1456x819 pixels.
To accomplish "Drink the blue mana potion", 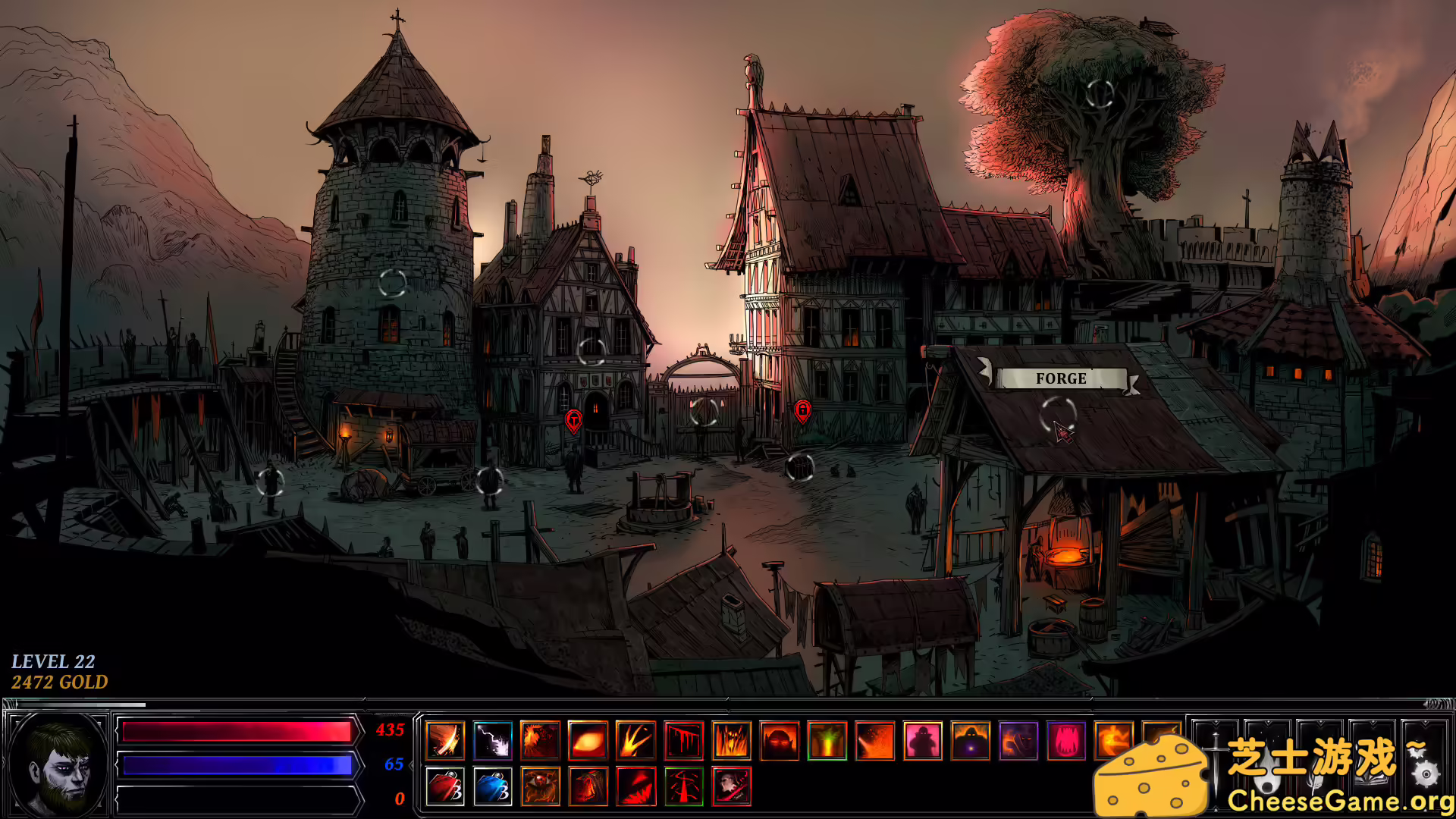I will click(x=493, y=787).
